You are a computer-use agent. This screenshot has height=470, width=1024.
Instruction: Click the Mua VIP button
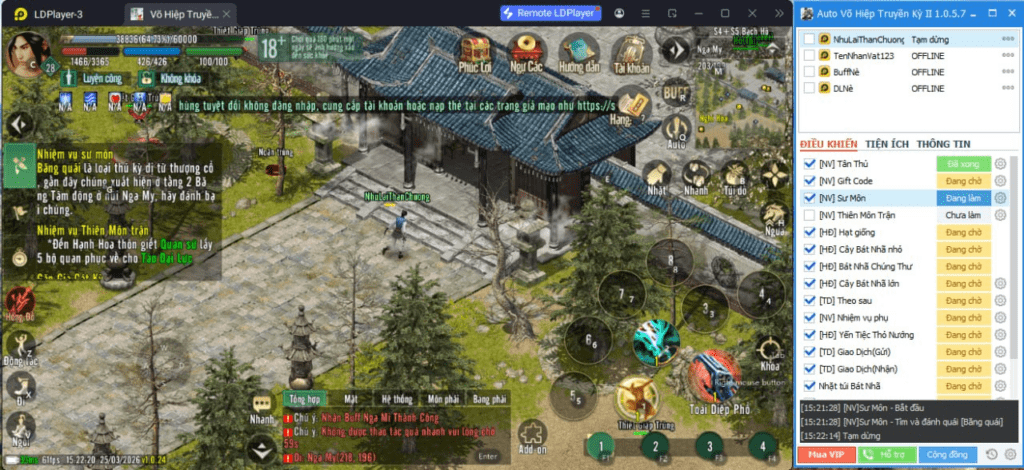pos(822,455)
